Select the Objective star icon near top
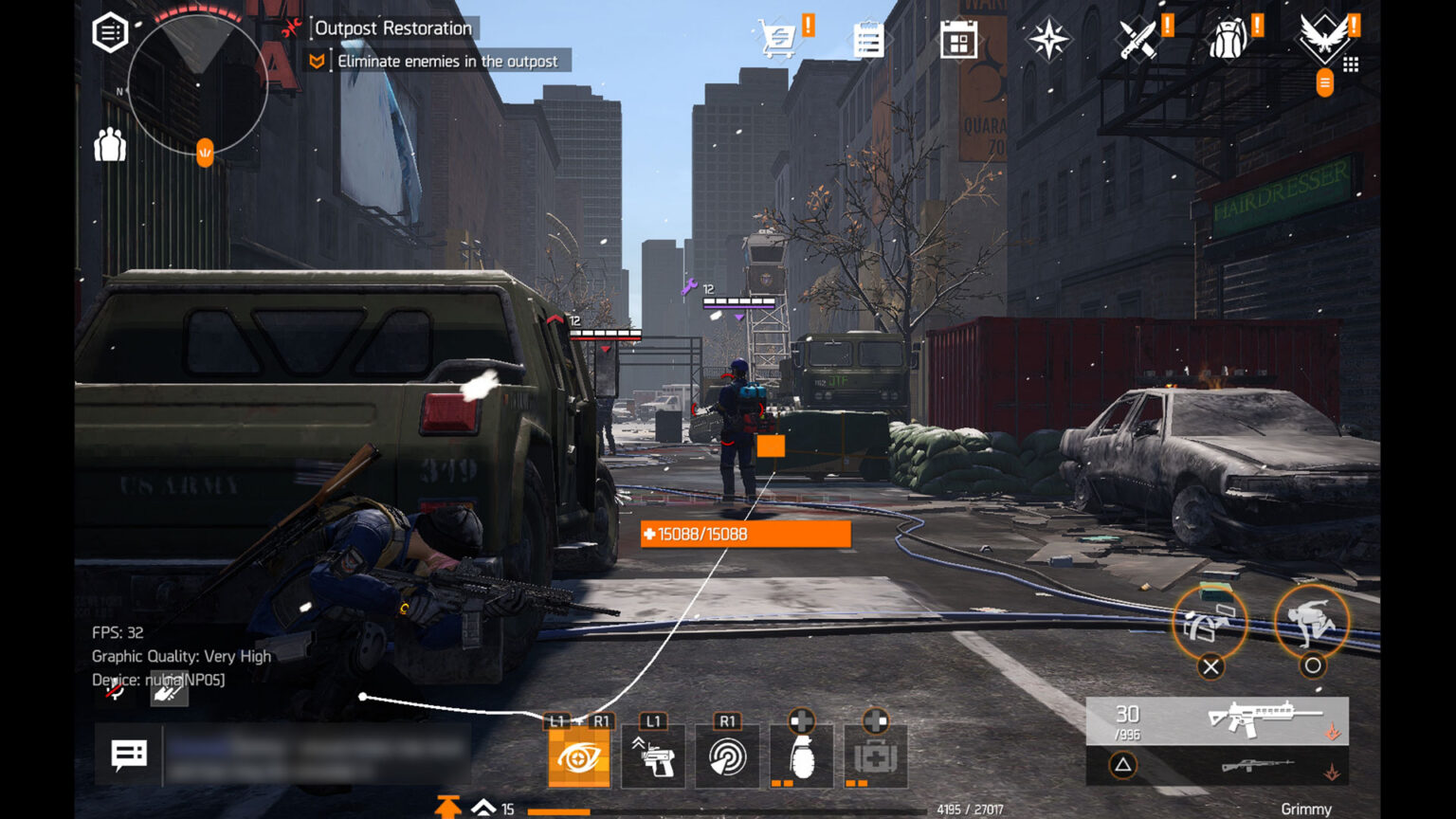1456x819 pixels. (1047, 38)
